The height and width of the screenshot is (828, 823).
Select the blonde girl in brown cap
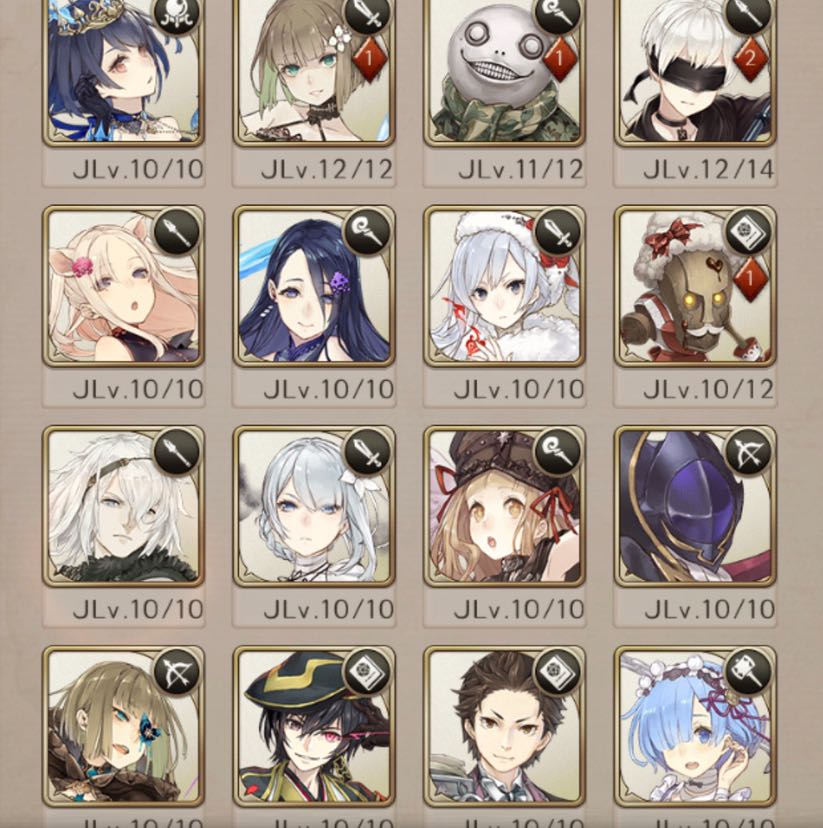(x=504, y=506)
